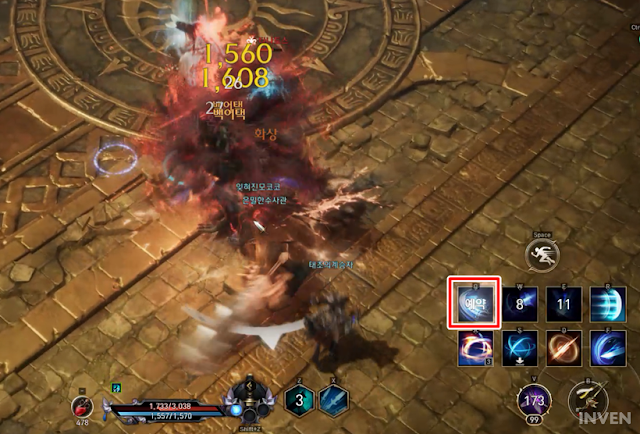The image size is (640, 434).
Task: Cast the cyan crescent wave skill
Action: pyautogui.click(x=607, y=303)
